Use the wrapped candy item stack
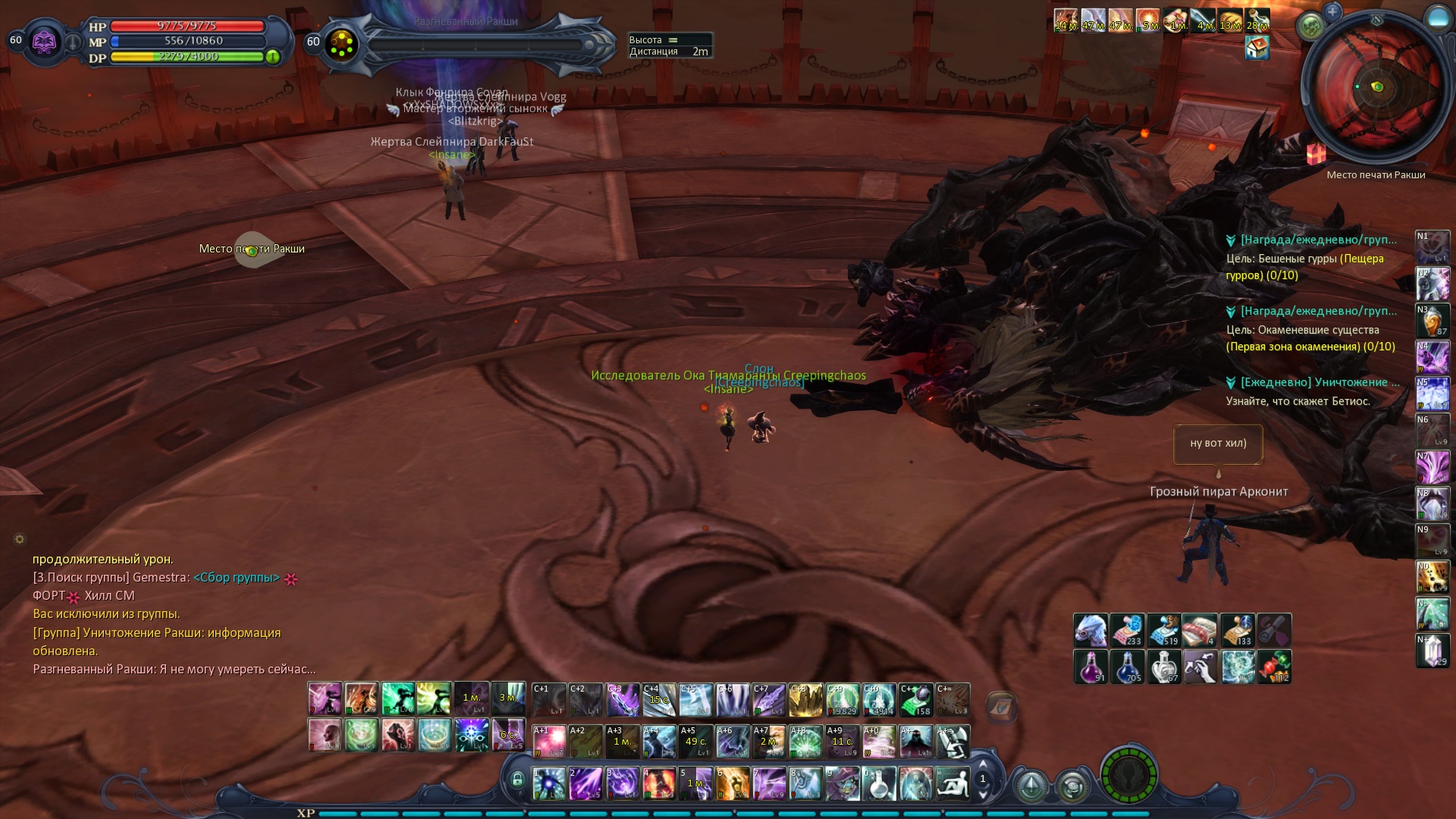This screenshot has width=1456, height=819. coord(1274,667)
